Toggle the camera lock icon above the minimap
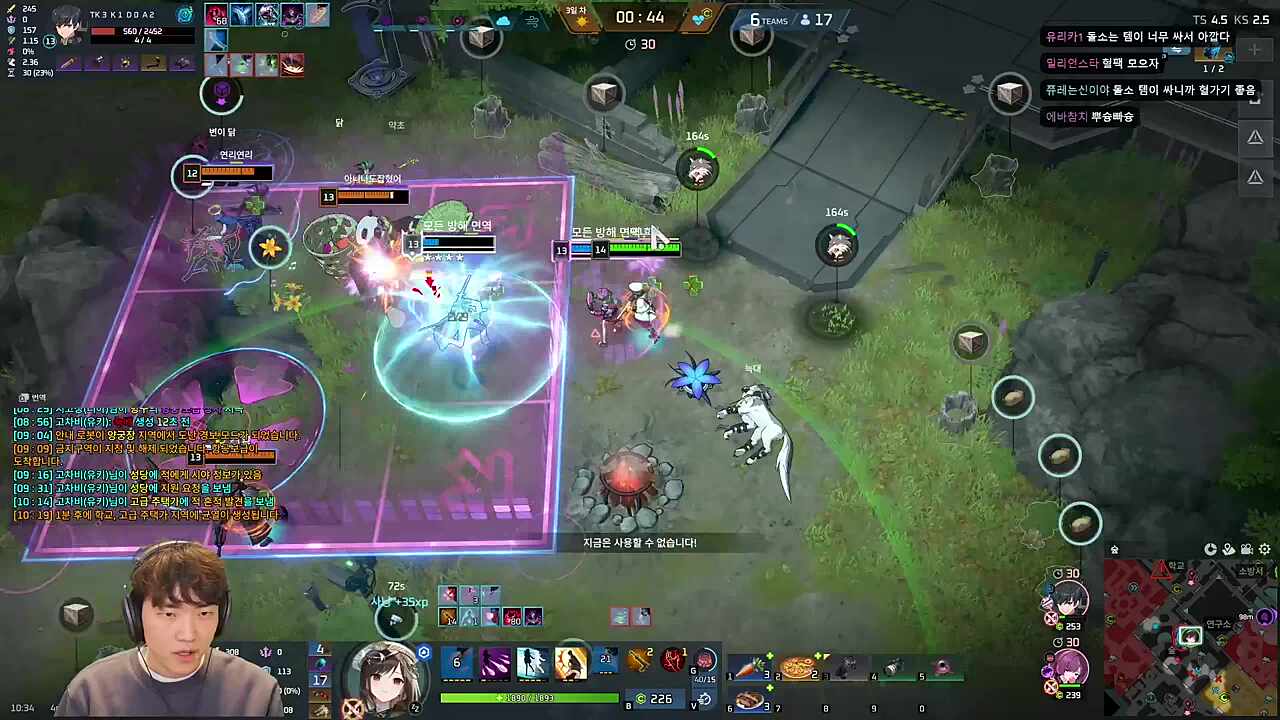This screenshot has height=720, width=1280. 1247,549
